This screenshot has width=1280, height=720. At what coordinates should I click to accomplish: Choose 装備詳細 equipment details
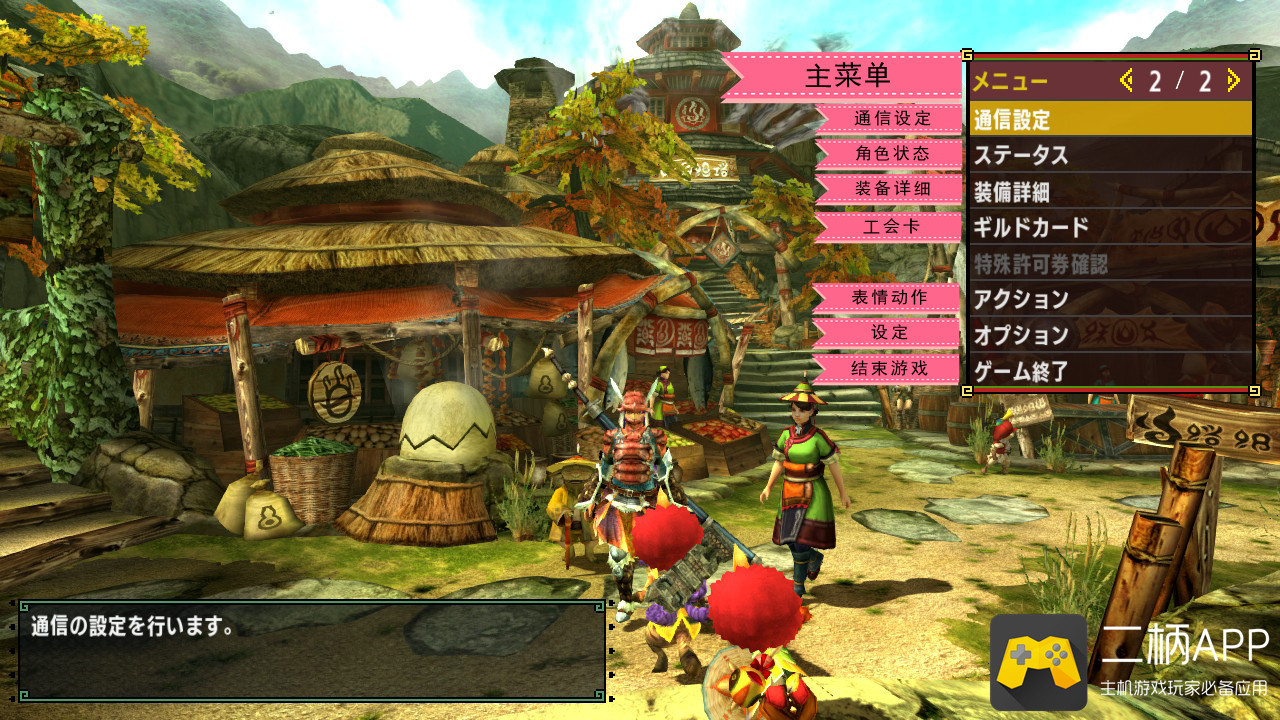(x=1110, y=191)
